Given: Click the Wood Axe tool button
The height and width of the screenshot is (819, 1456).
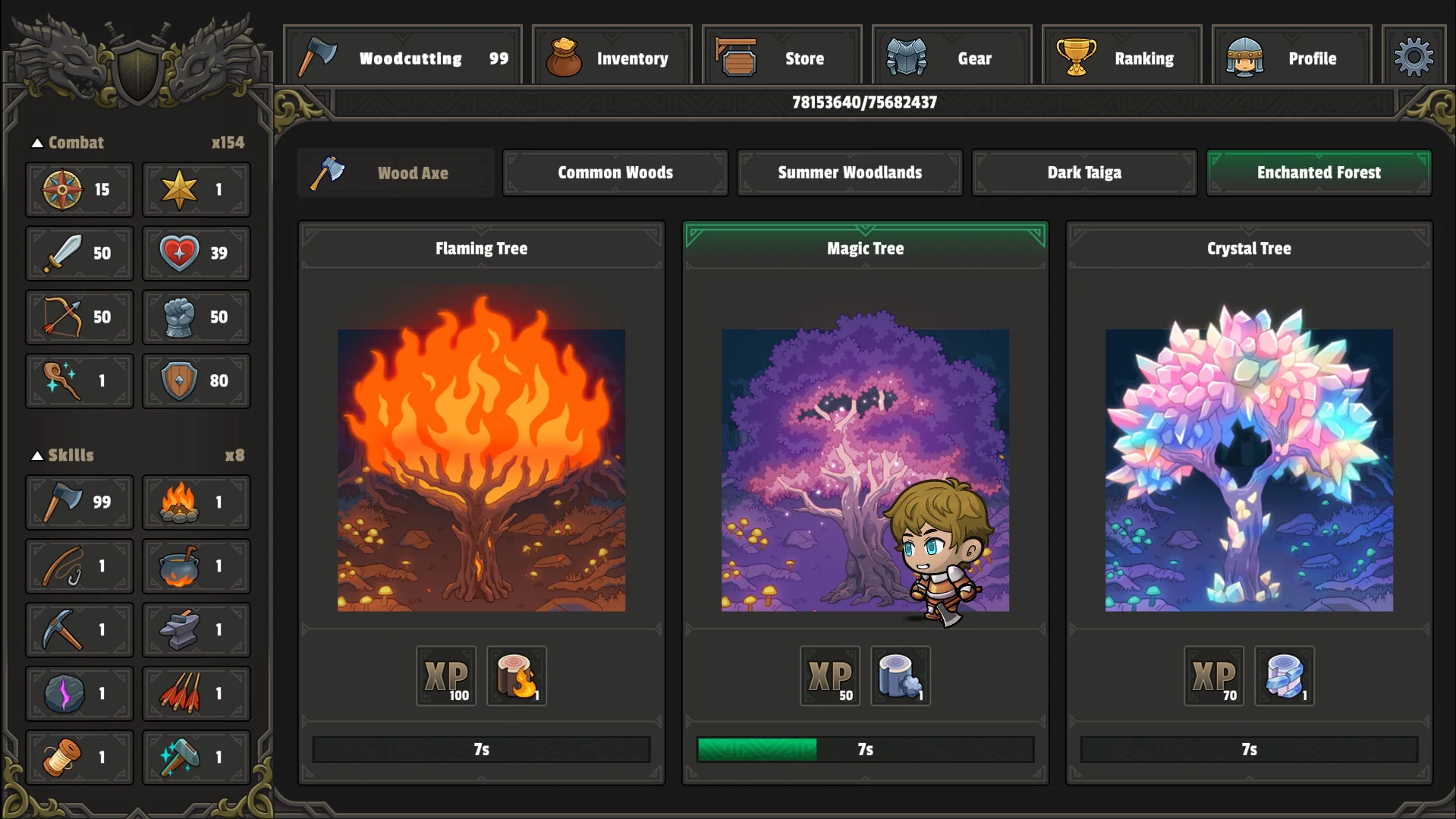Looking at the screenshot, I should (x=396, y=173).
